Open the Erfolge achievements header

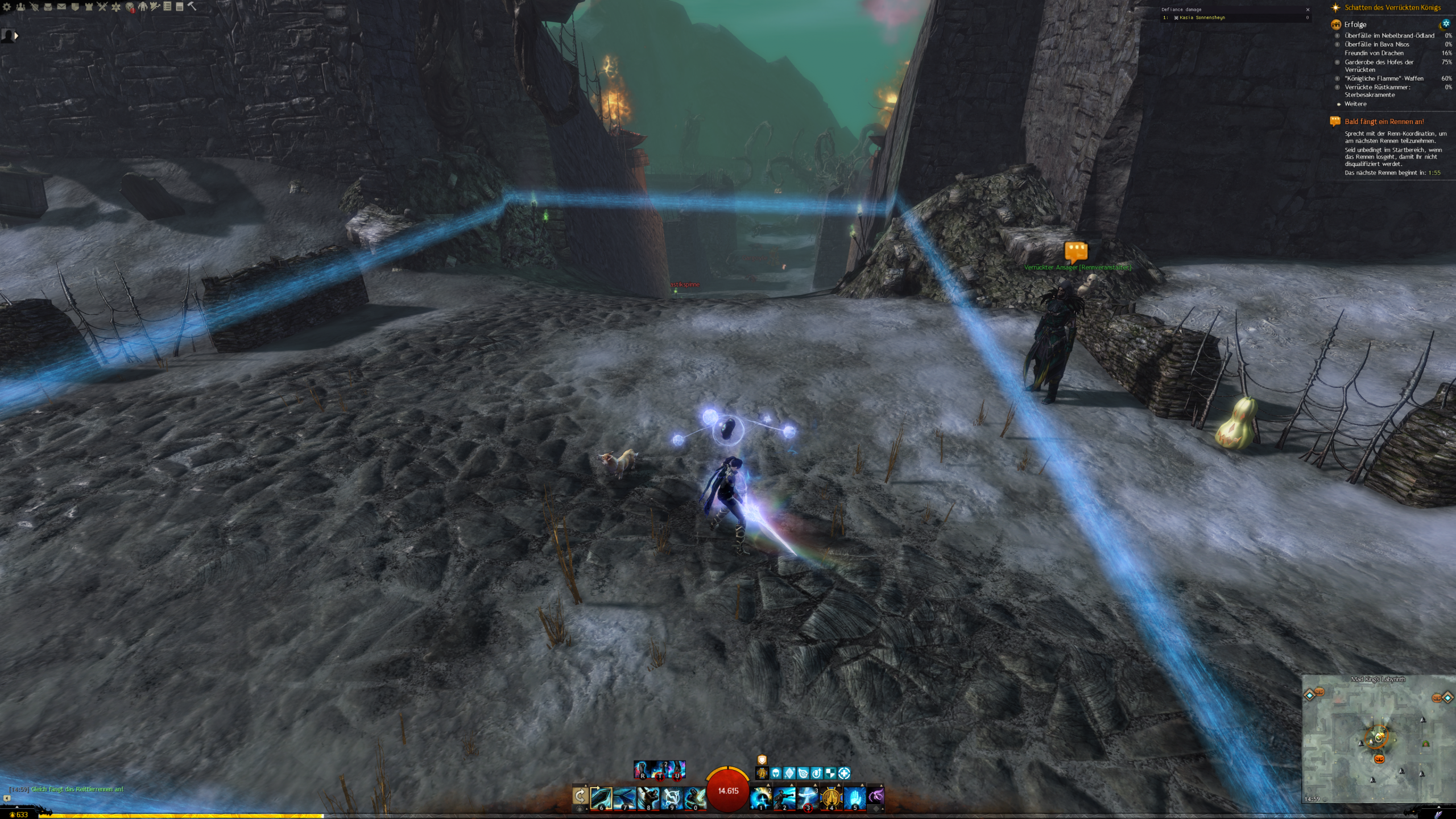tap(1355, 24)
